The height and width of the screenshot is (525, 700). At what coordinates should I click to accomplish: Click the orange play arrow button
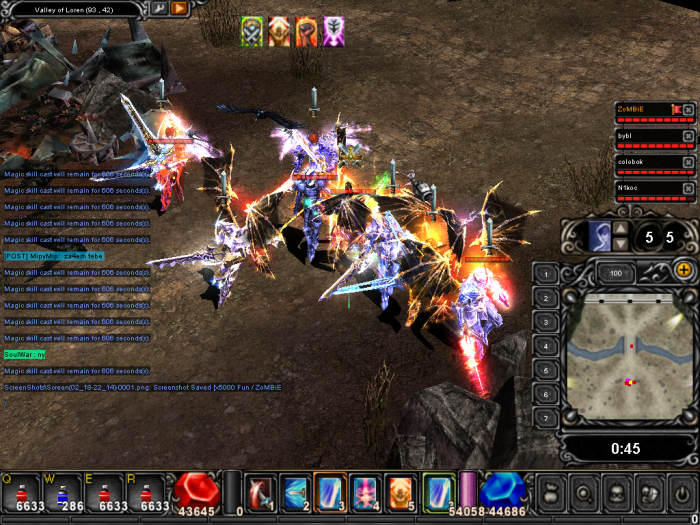point(179,8)
